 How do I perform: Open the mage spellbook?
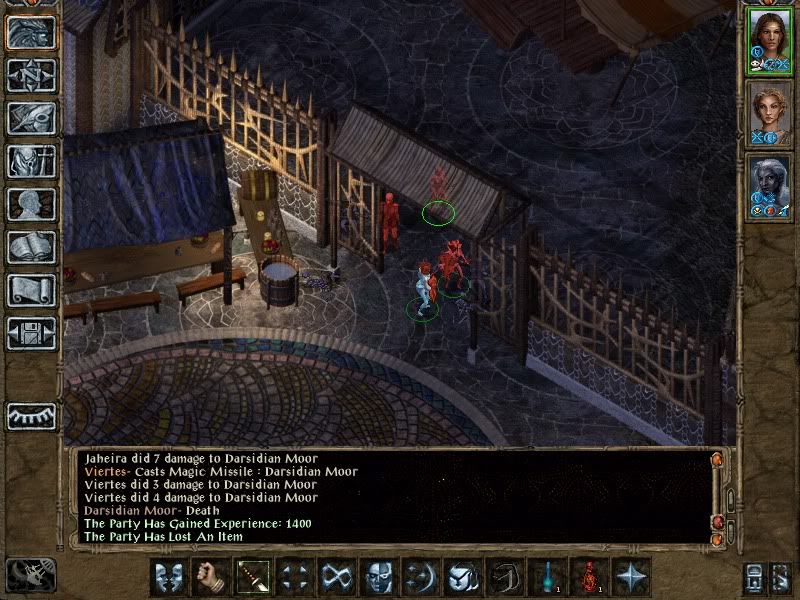tap(31, 247)
